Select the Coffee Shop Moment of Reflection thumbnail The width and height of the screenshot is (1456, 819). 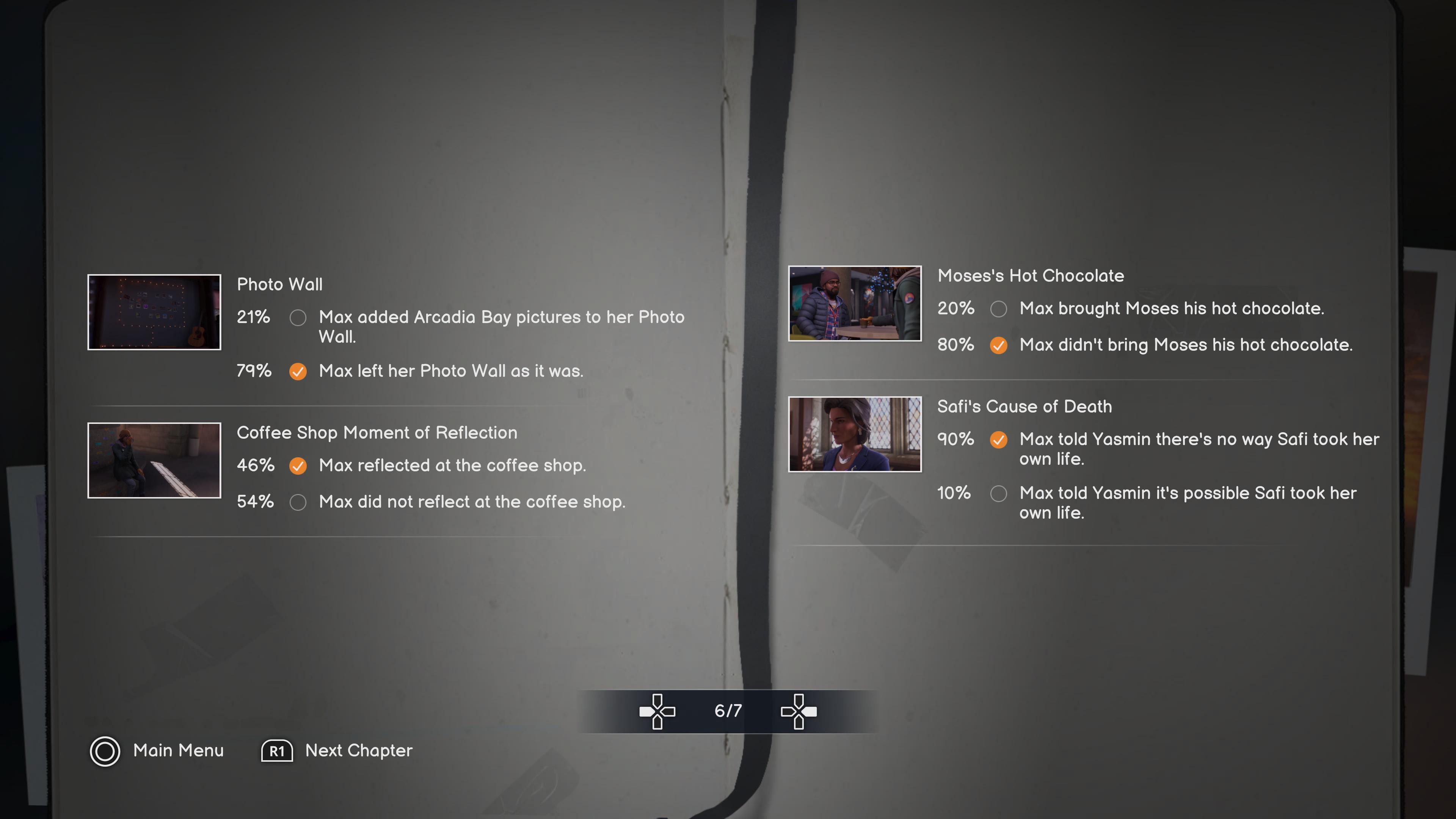coord(154,460)
